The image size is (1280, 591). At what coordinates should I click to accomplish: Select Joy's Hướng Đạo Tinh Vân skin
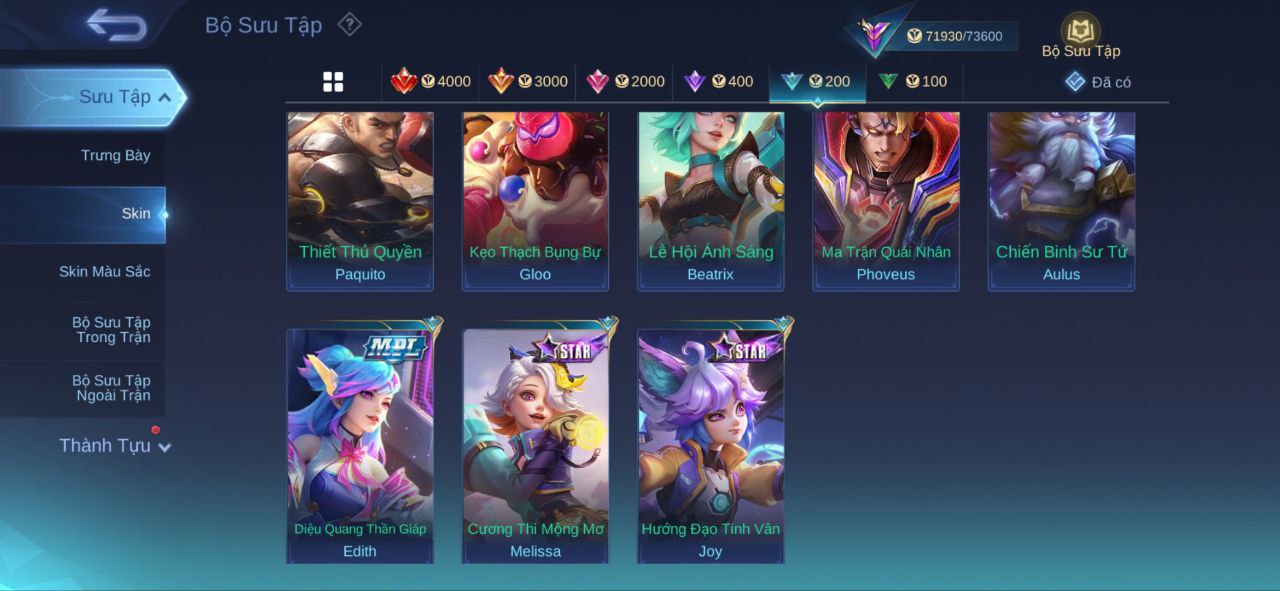pos(711,445)
